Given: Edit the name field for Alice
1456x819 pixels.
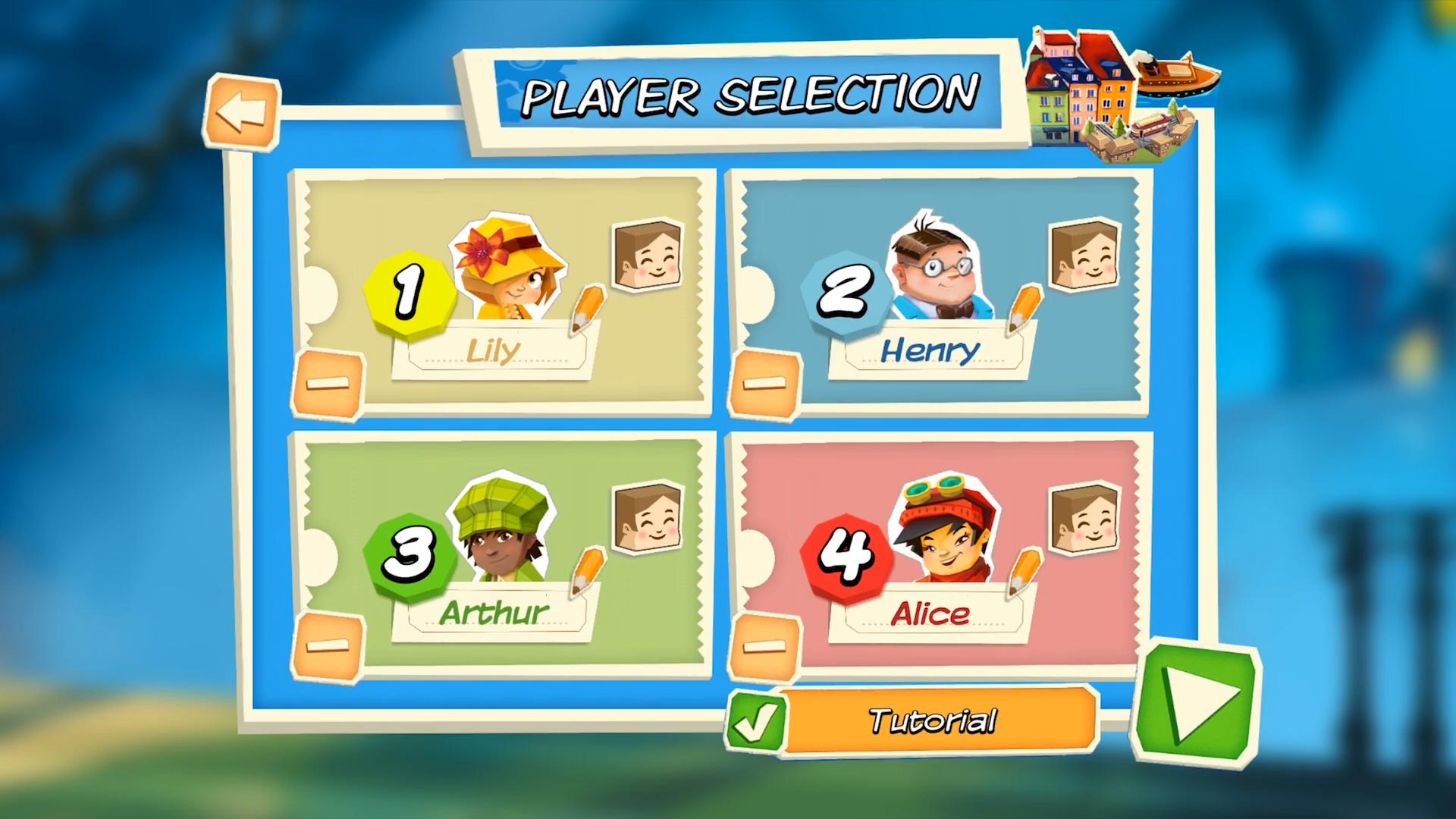Looking at the screenshot, I should point(930,613).
